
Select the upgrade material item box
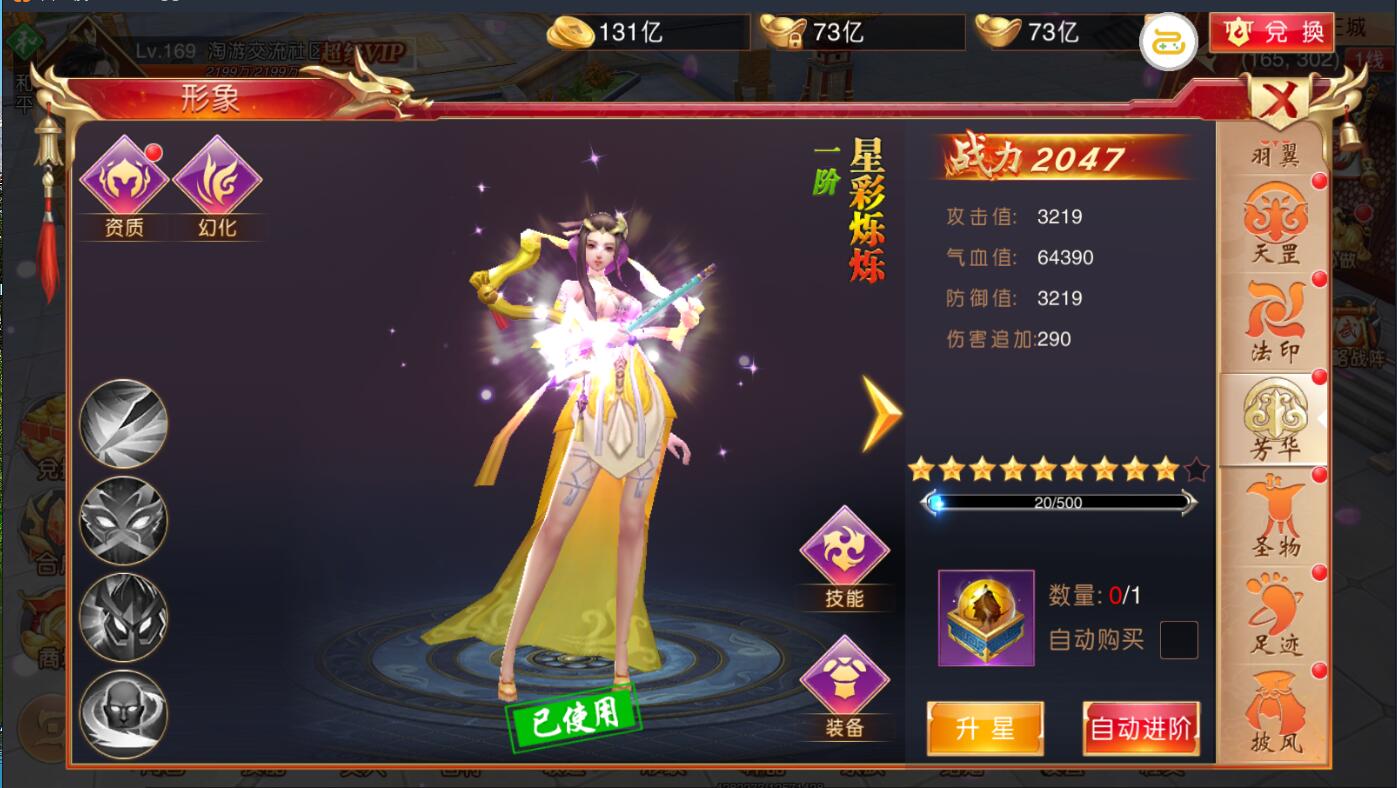click(986, 618)
